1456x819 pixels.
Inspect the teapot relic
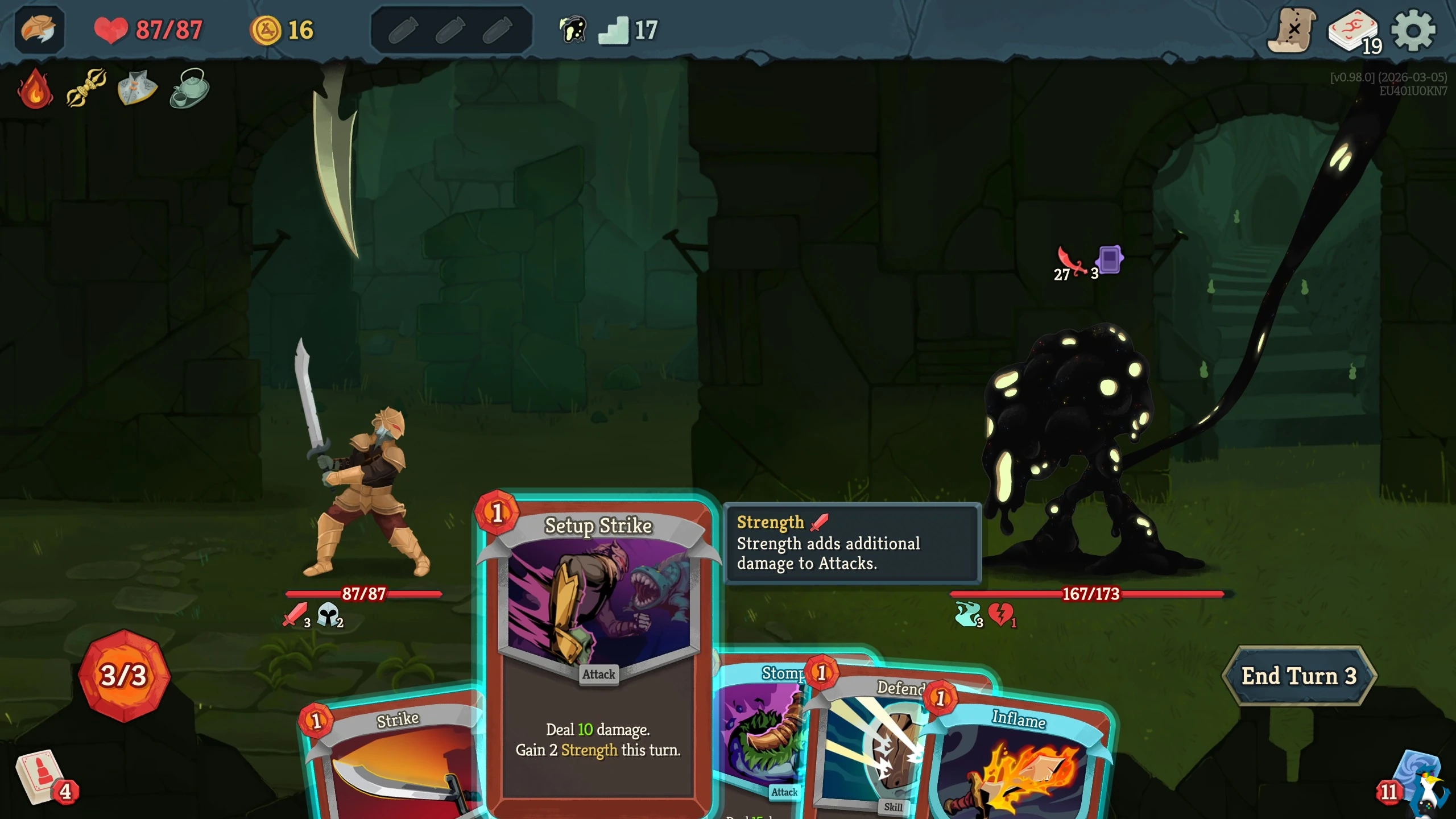coord(189,88)
